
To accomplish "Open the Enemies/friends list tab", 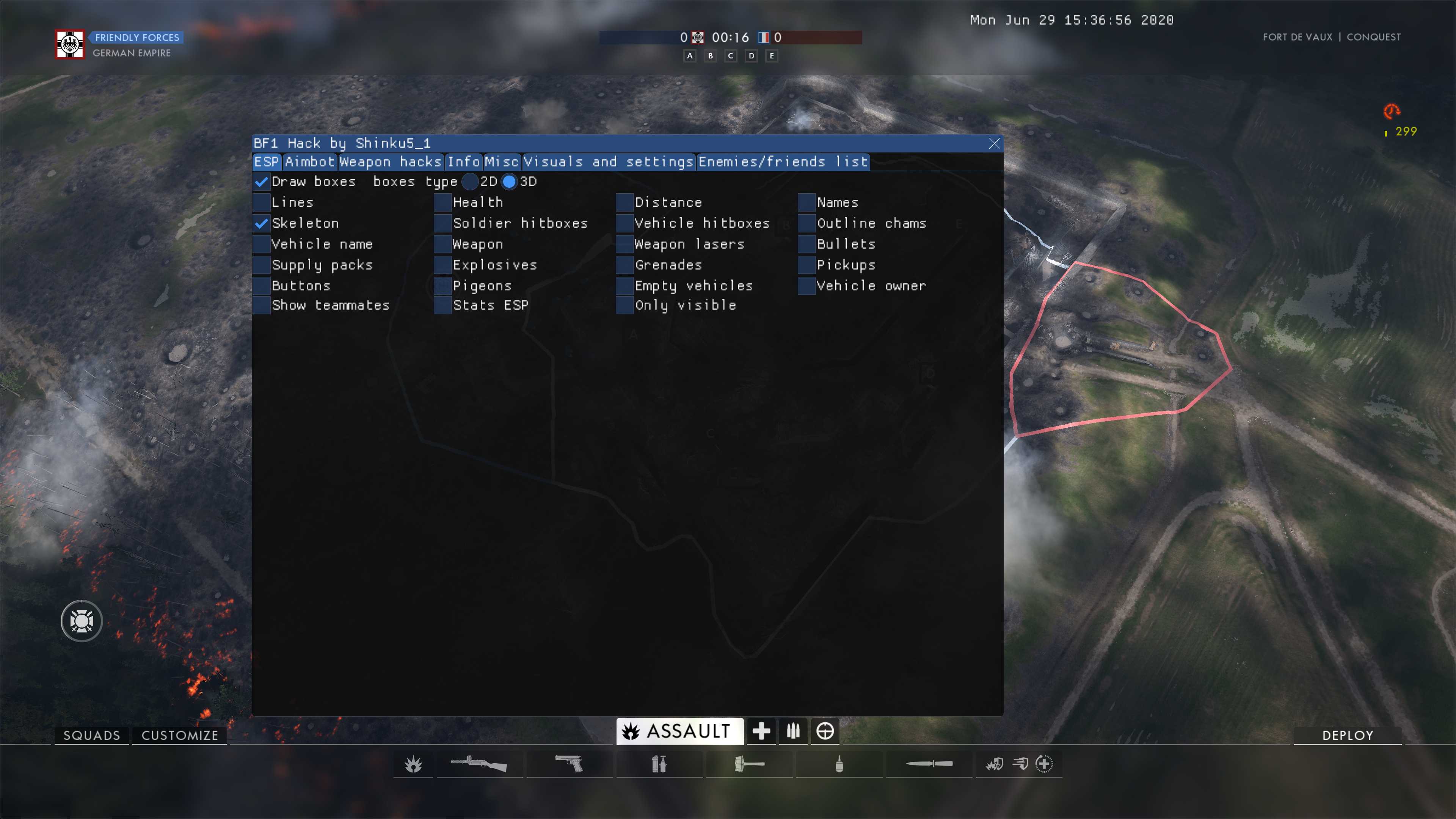I will point(783,162).
